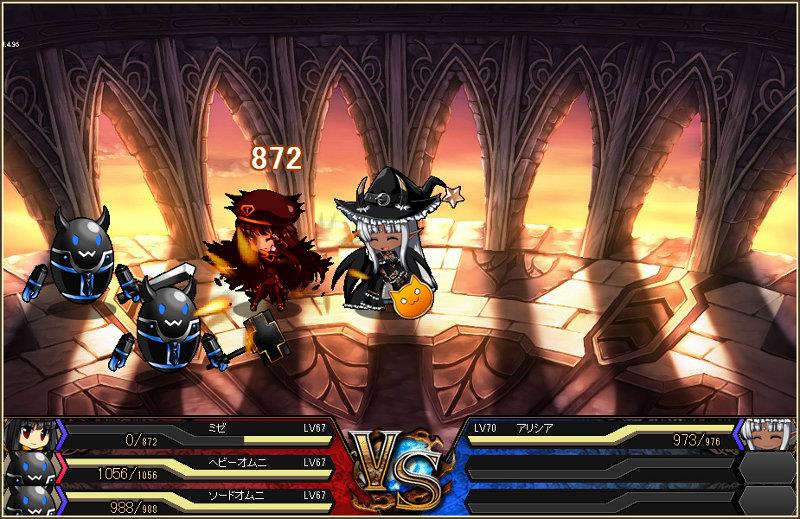This screenshot has width=800, height=519.
Task: Select the ソードオムニ portrait
Action: (x=27, y=500)
